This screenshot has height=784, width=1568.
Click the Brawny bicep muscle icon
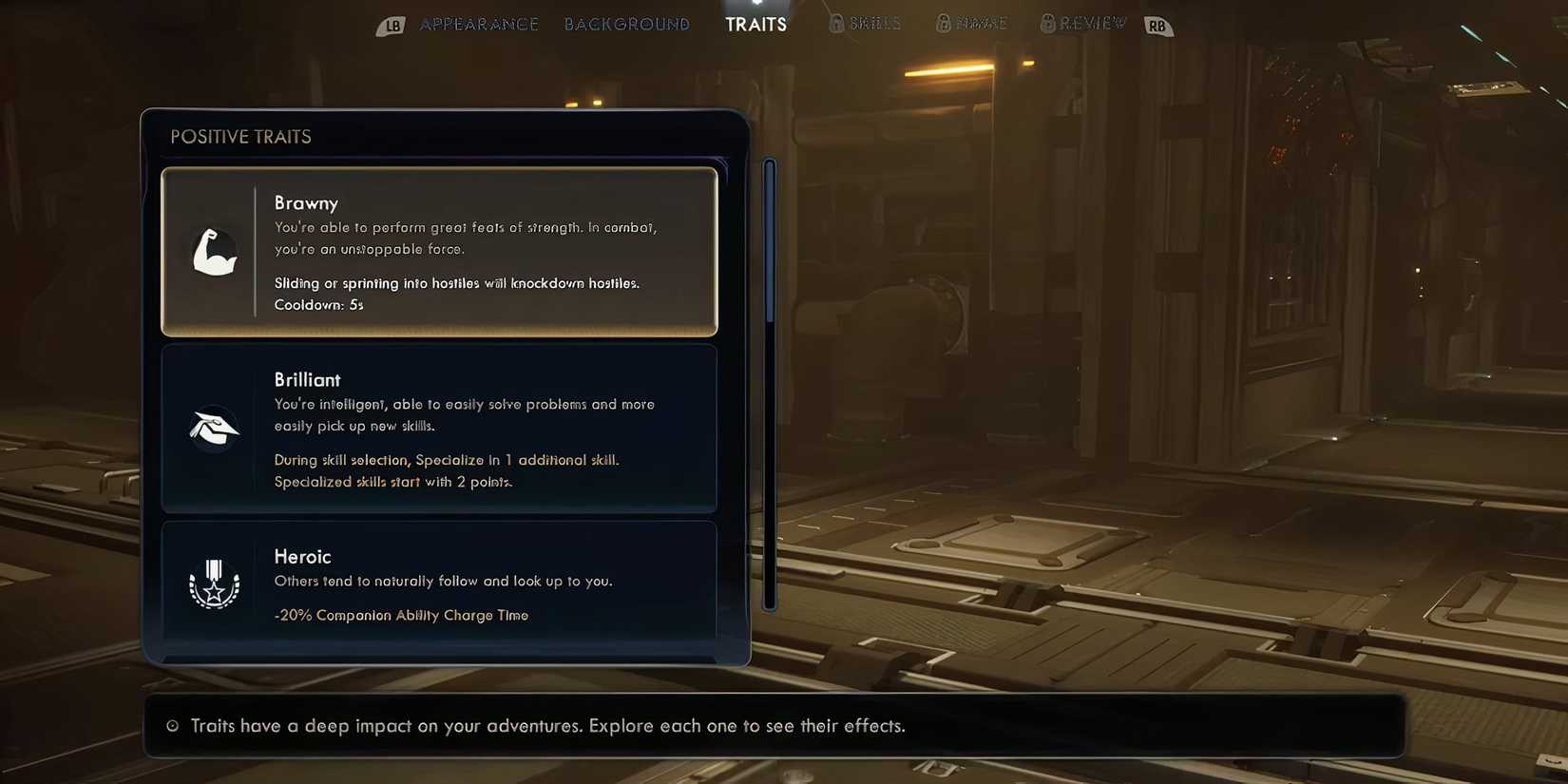tap(214, 252)
